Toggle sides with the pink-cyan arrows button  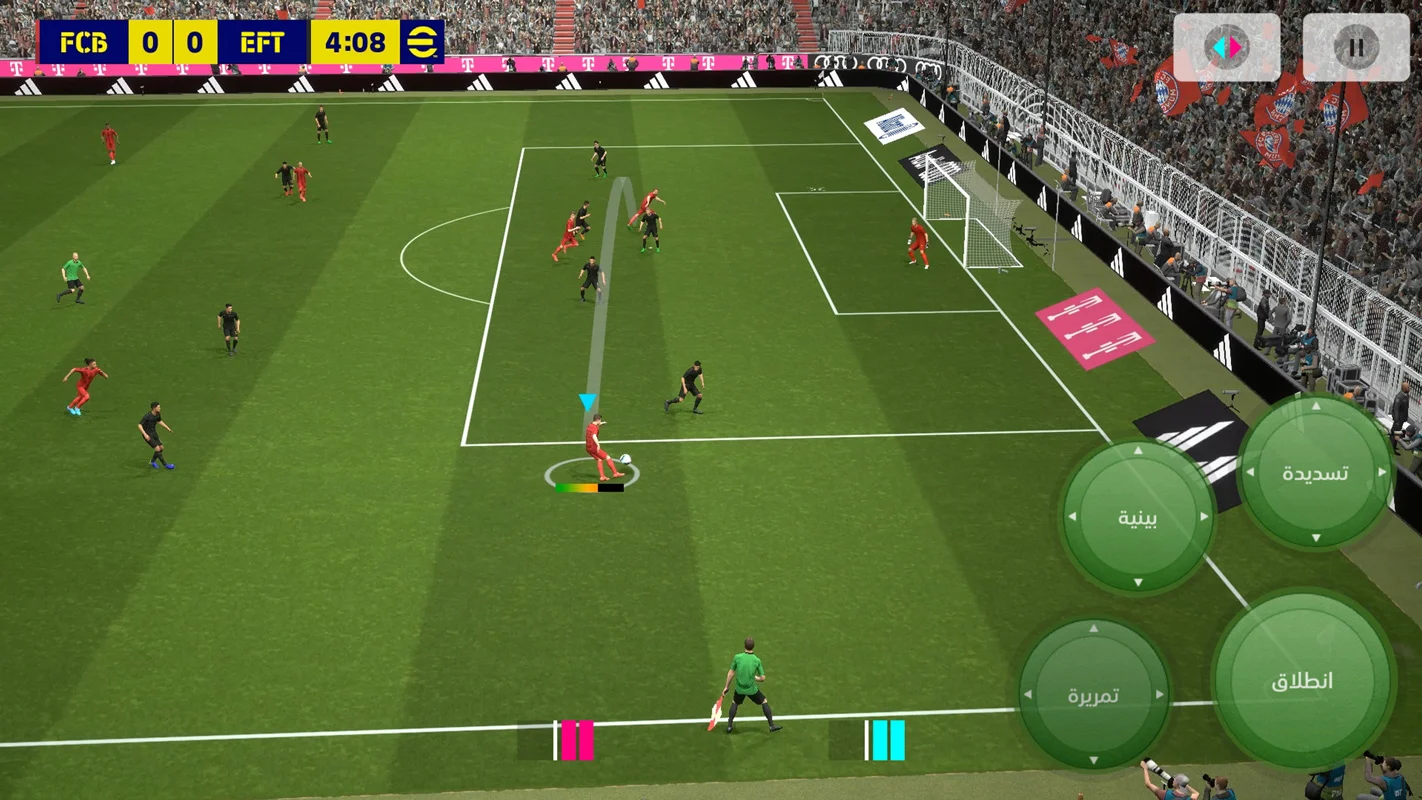click(1227, 45)
